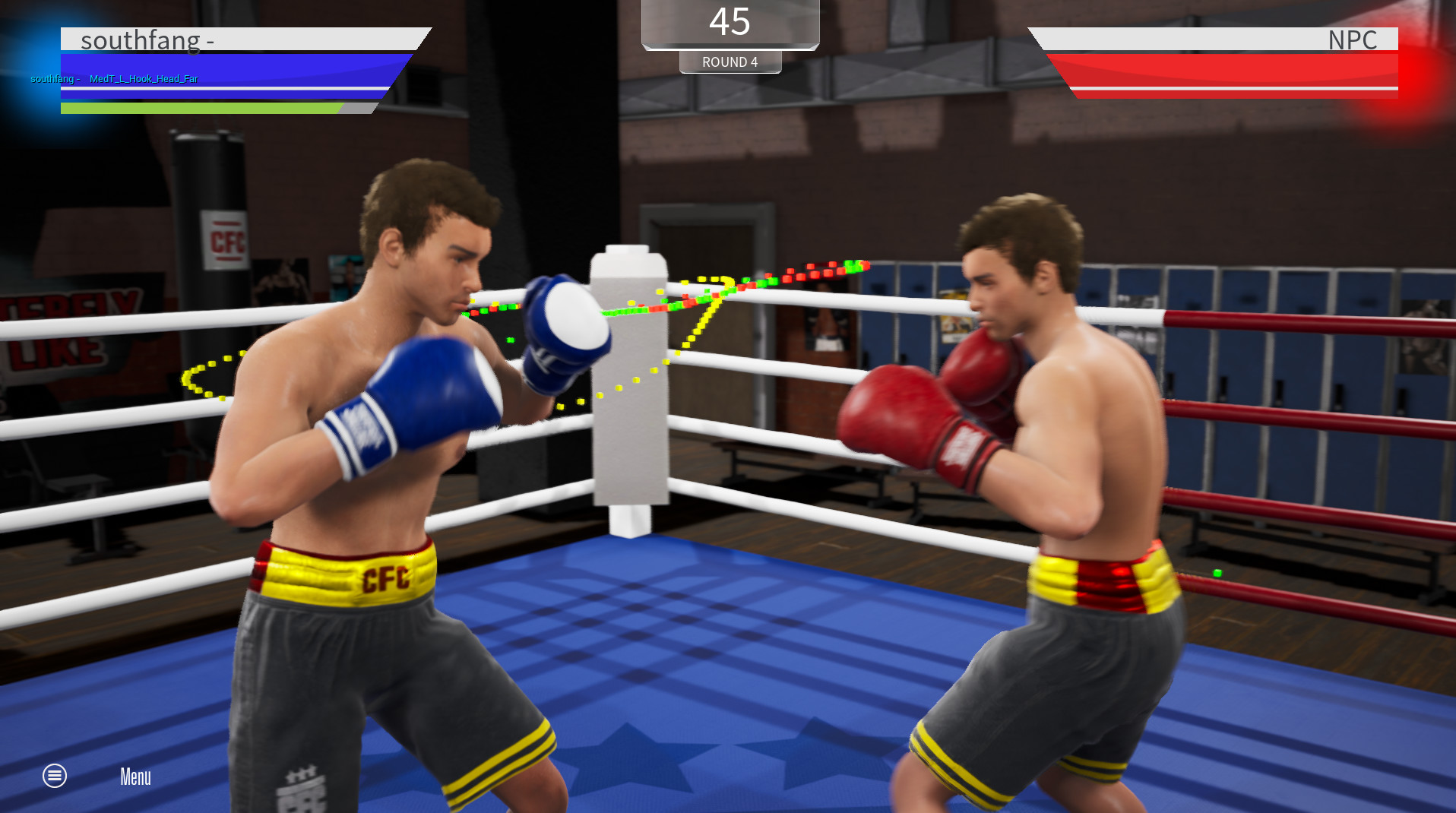Expand the ROUND 4 panel below the timer
Viewport: 1456px width, 813px height.
tap(730, 62)
